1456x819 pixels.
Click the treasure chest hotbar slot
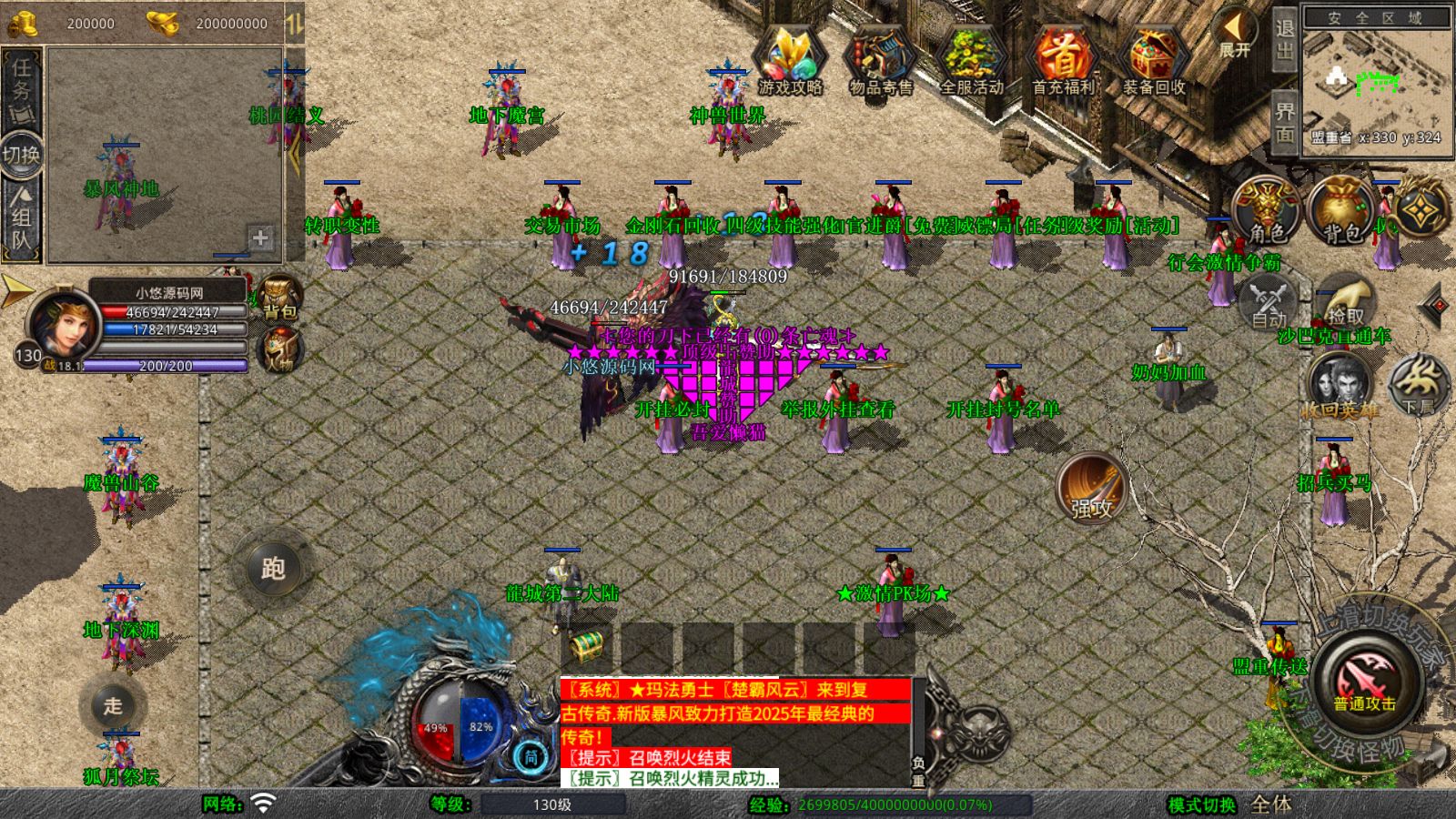pos(587,648)
